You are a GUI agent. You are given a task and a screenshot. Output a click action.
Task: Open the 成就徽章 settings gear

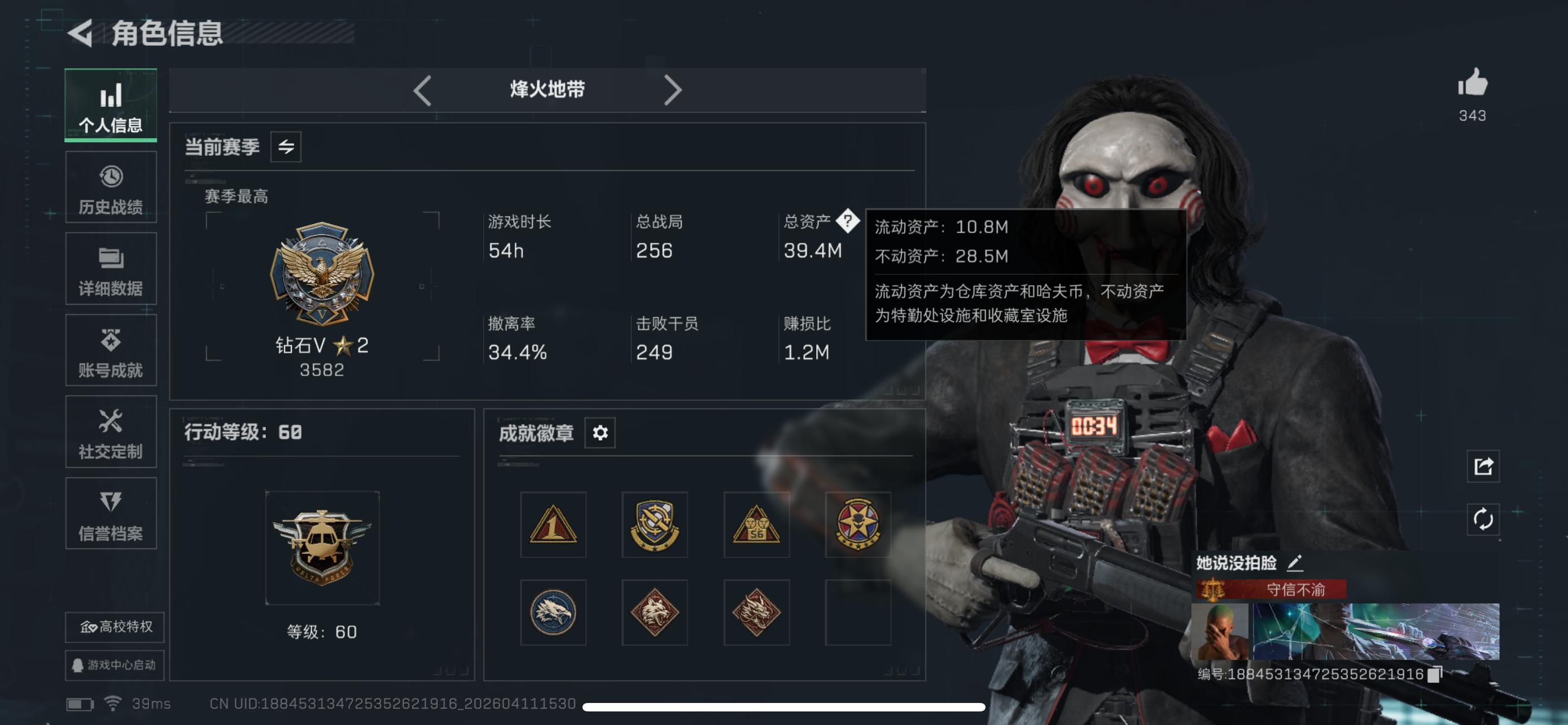(599, 433)
